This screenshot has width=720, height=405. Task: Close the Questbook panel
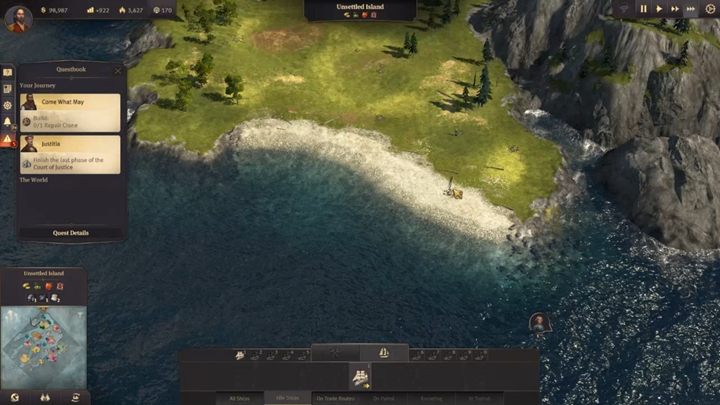(x=117, y=71)
